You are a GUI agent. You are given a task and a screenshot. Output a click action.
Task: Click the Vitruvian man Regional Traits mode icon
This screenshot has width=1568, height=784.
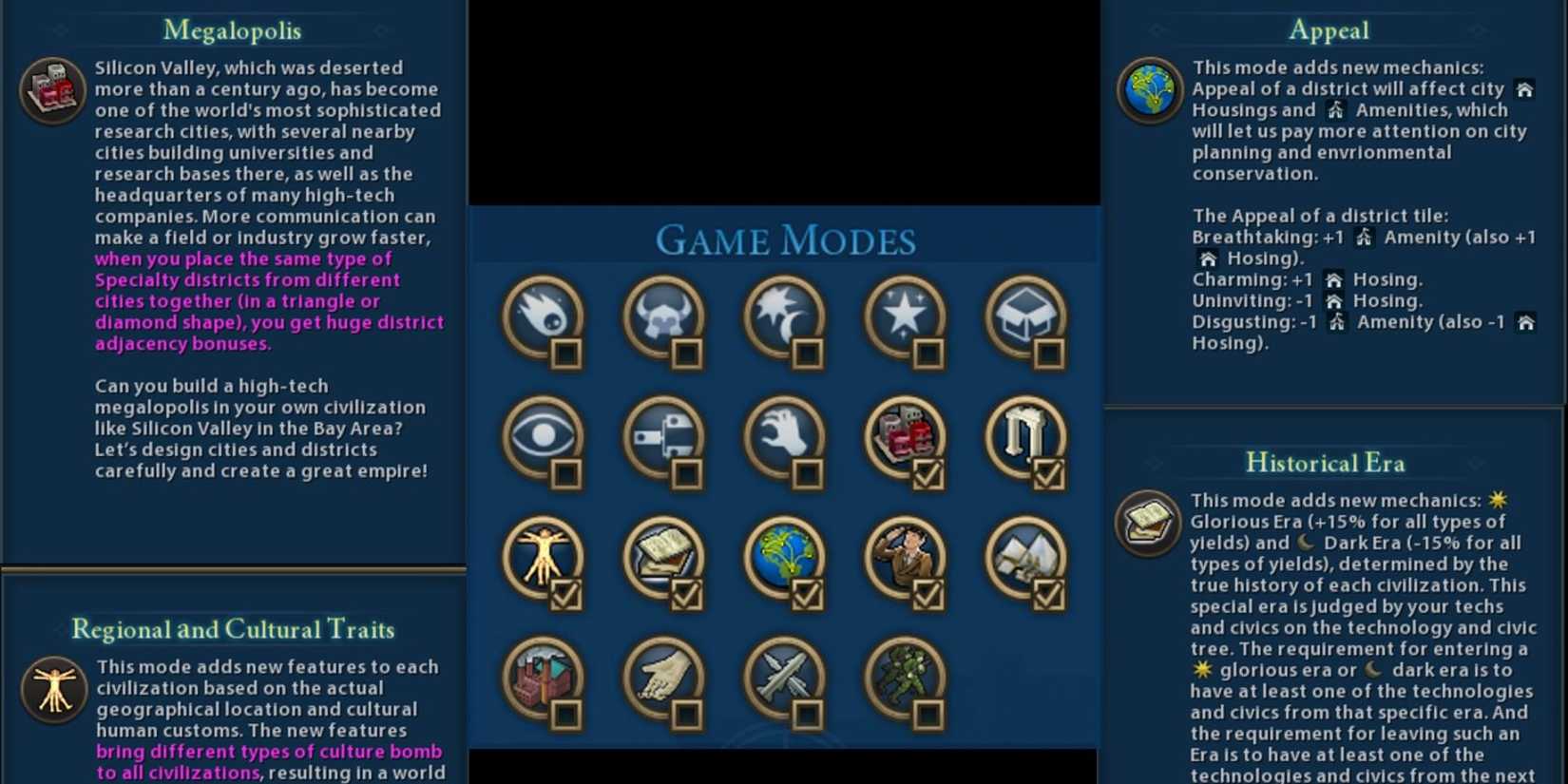[x=543, y=559]
